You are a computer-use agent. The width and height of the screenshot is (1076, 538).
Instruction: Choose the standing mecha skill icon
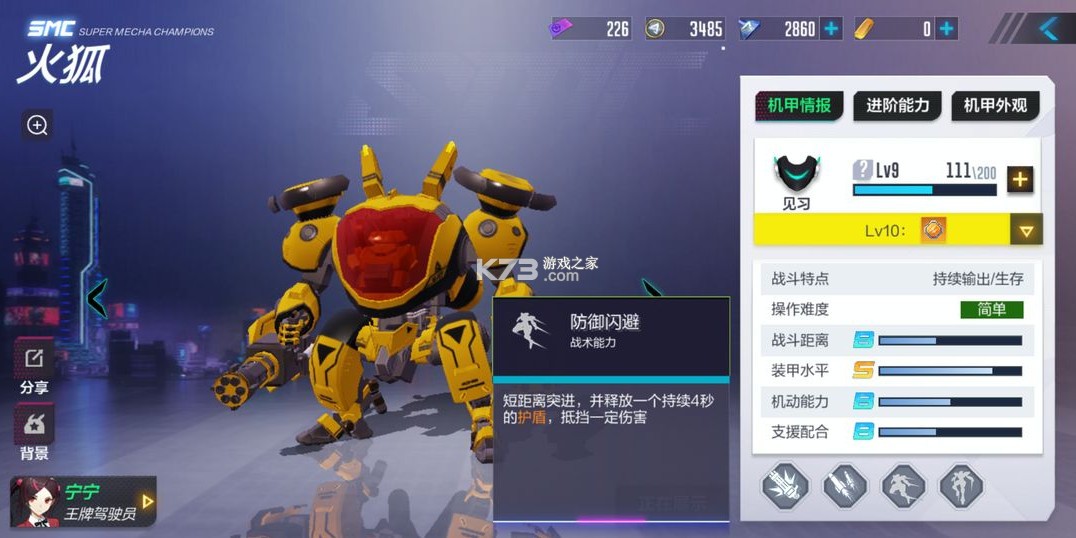coord(961,487)
